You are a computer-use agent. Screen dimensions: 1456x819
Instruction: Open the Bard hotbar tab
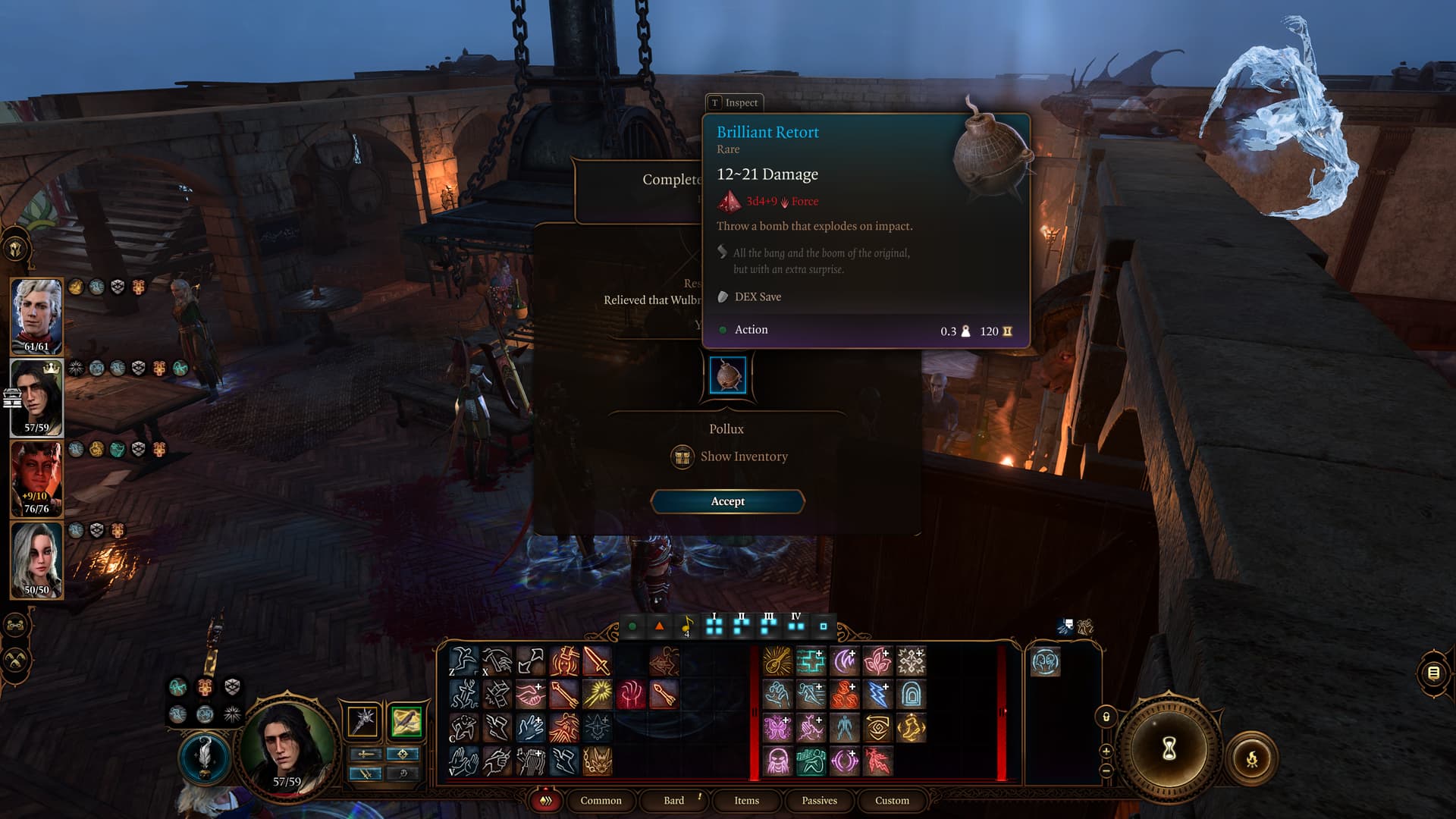click(x=673, y=800)
